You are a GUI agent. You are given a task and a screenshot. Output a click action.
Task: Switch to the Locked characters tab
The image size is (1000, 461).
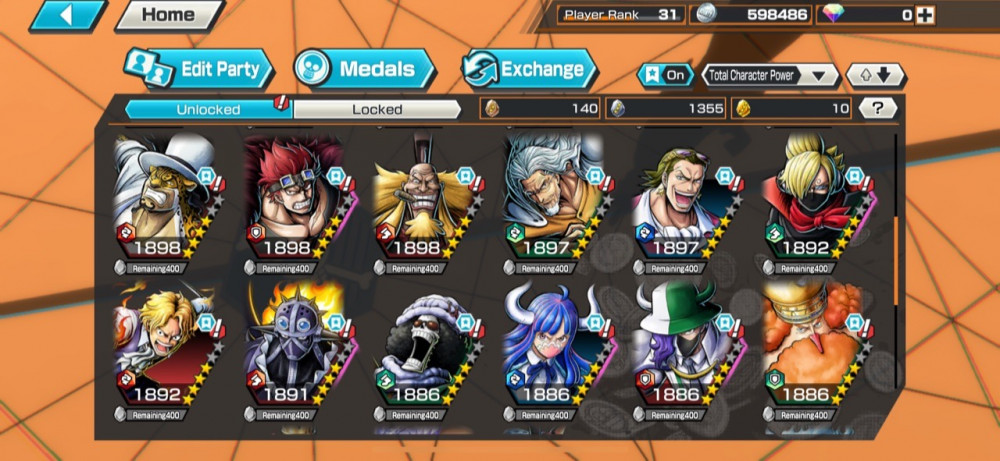377,109
